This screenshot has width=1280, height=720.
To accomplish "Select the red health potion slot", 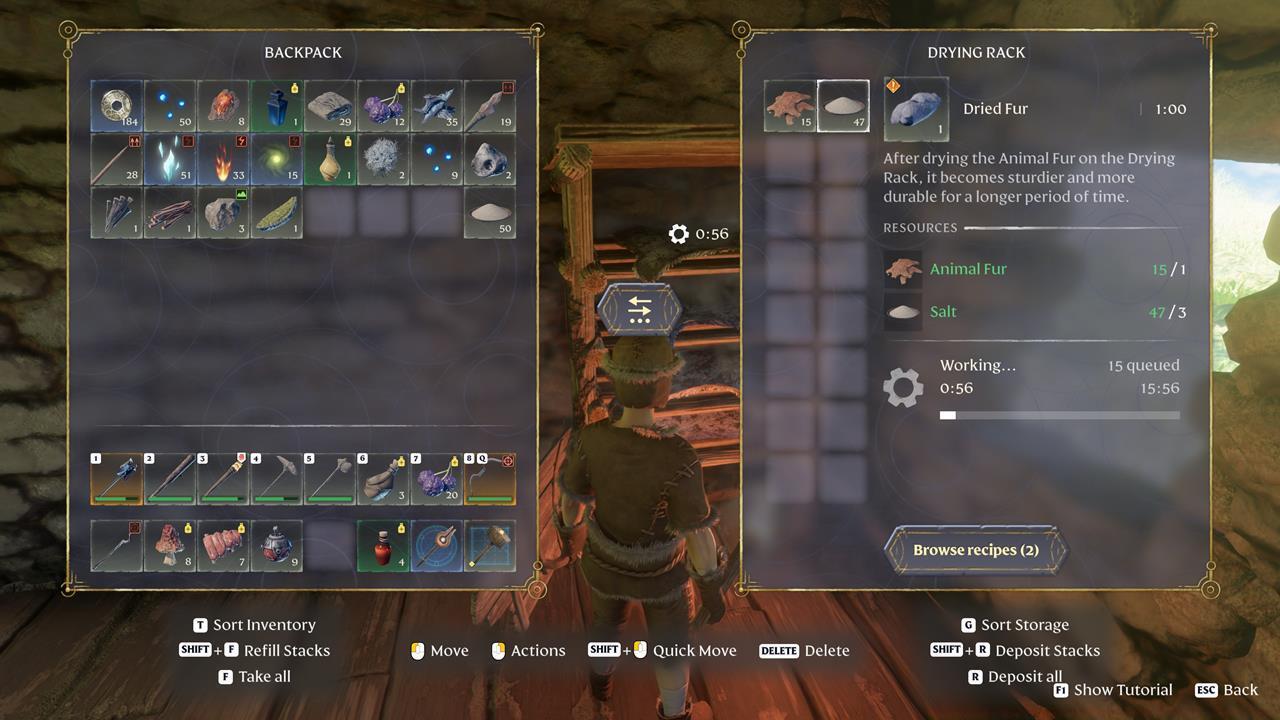I will pyautogui.click(x=383, y=546).
